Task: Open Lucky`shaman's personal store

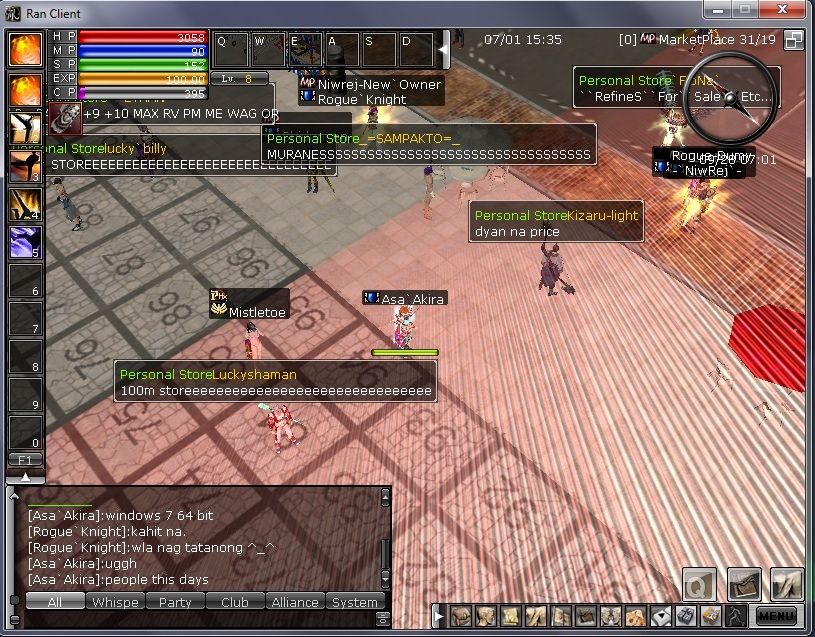Action: coord(276,382)
